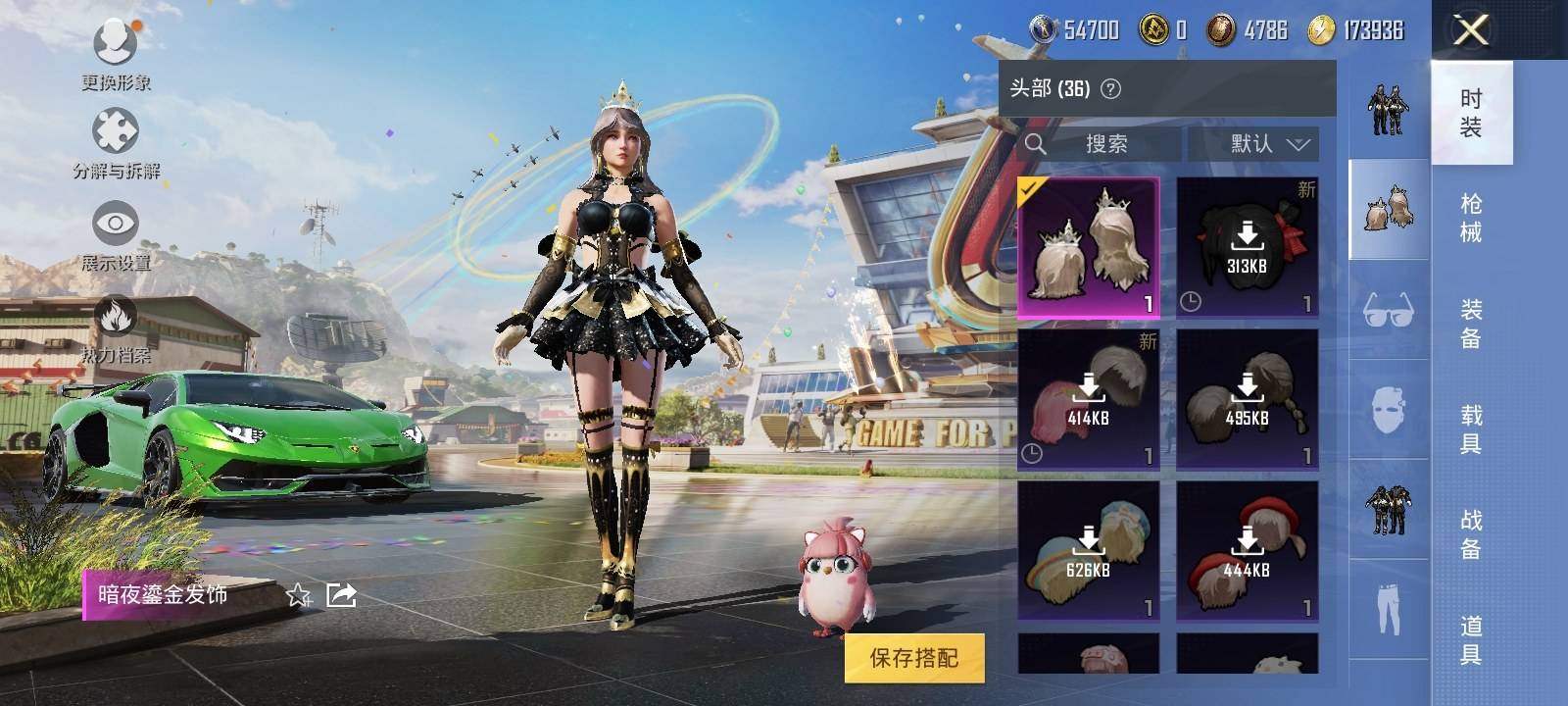Select the equipped crown hair headpiece

[1089, 248]
